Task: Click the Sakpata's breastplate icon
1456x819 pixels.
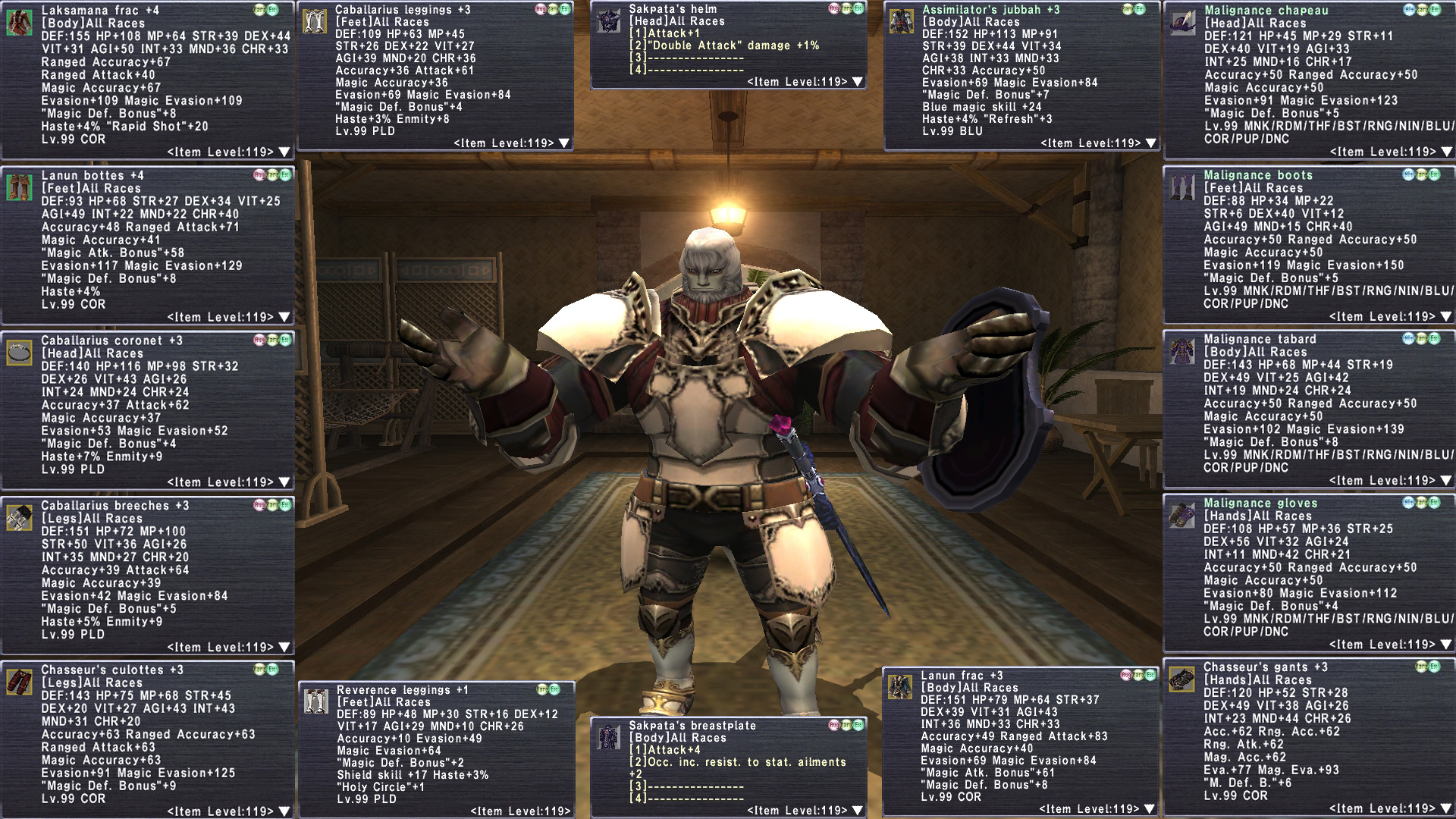Action: (608, 737)
